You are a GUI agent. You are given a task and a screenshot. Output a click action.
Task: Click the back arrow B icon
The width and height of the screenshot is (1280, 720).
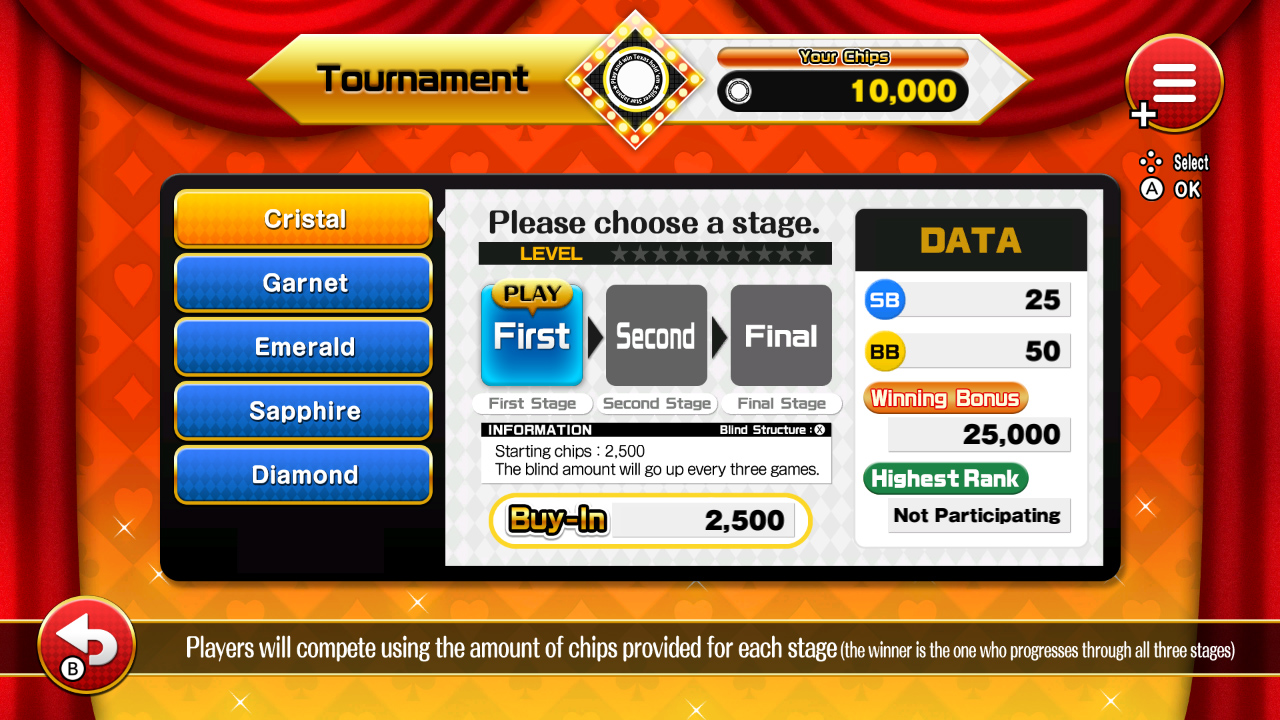click(85, 645)
